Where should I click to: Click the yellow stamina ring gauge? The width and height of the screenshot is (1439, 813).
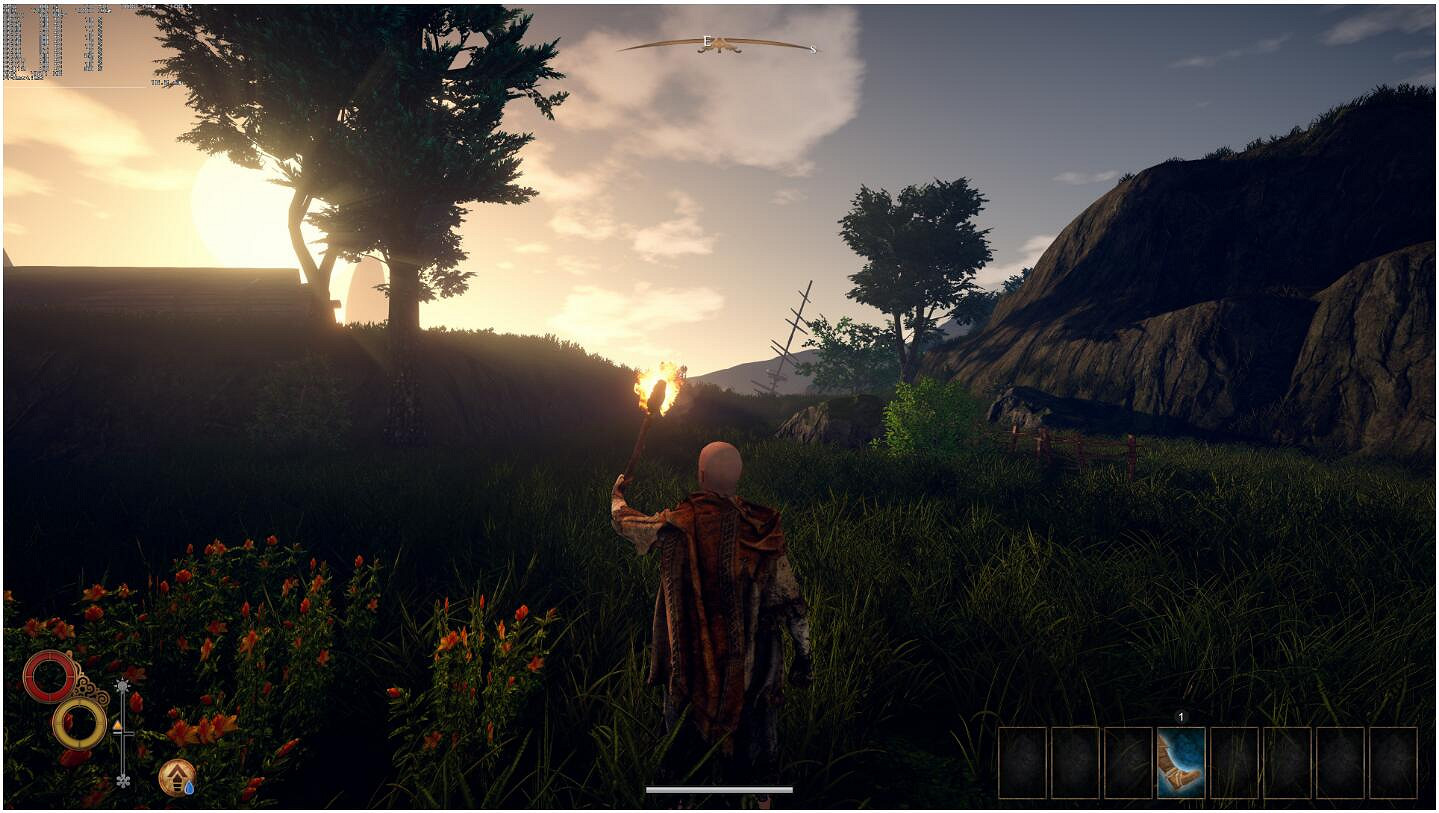[80, 723]
